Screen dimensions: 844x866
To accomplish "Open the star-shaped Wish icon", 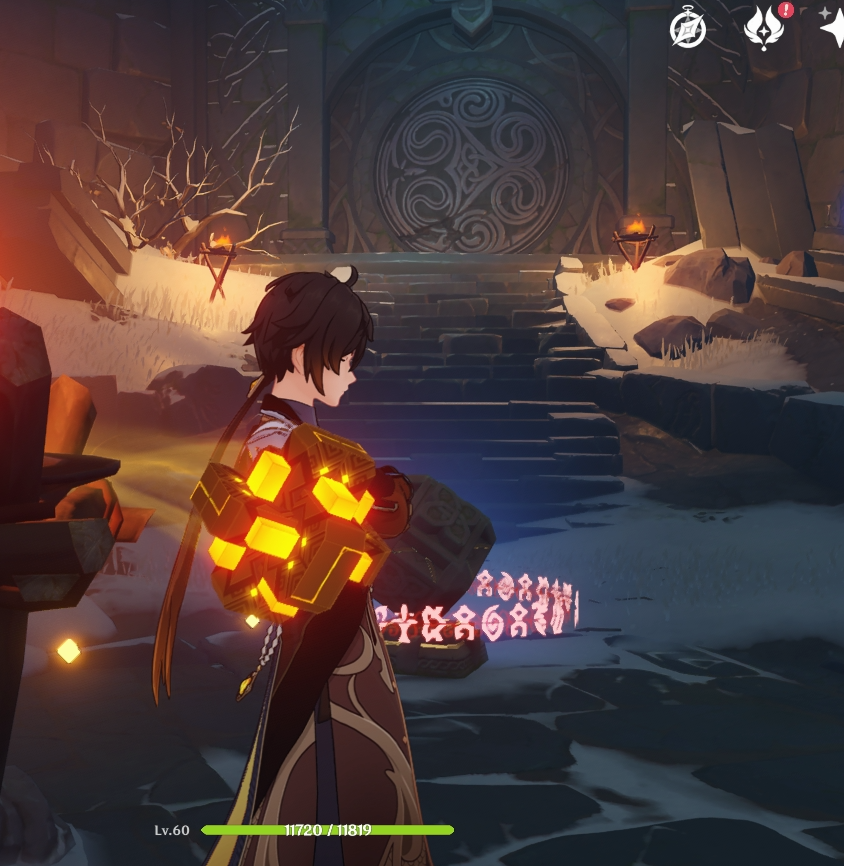I will pos(832,30).
